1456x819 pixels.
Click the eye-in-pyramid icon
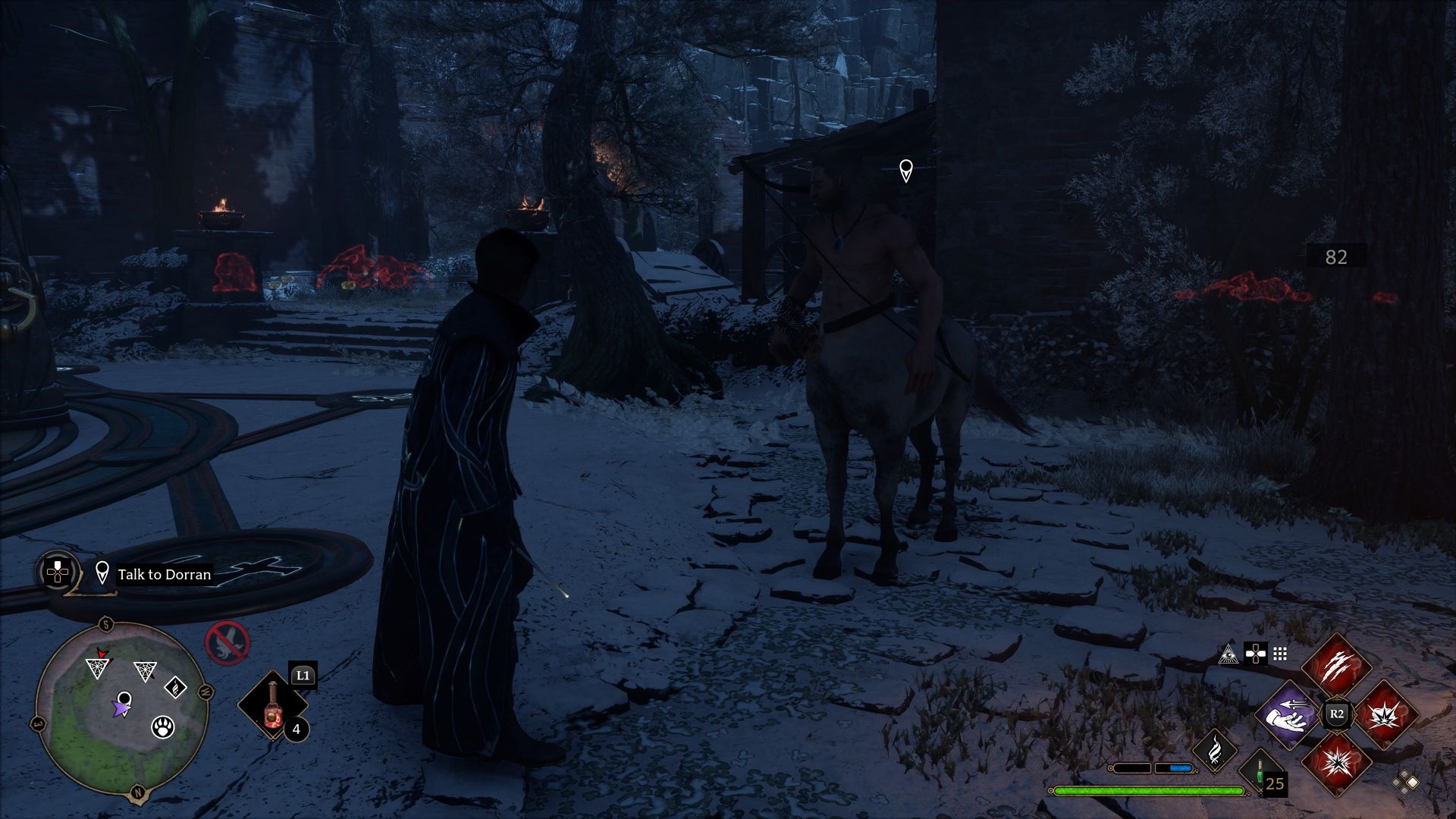[1228, 654]
